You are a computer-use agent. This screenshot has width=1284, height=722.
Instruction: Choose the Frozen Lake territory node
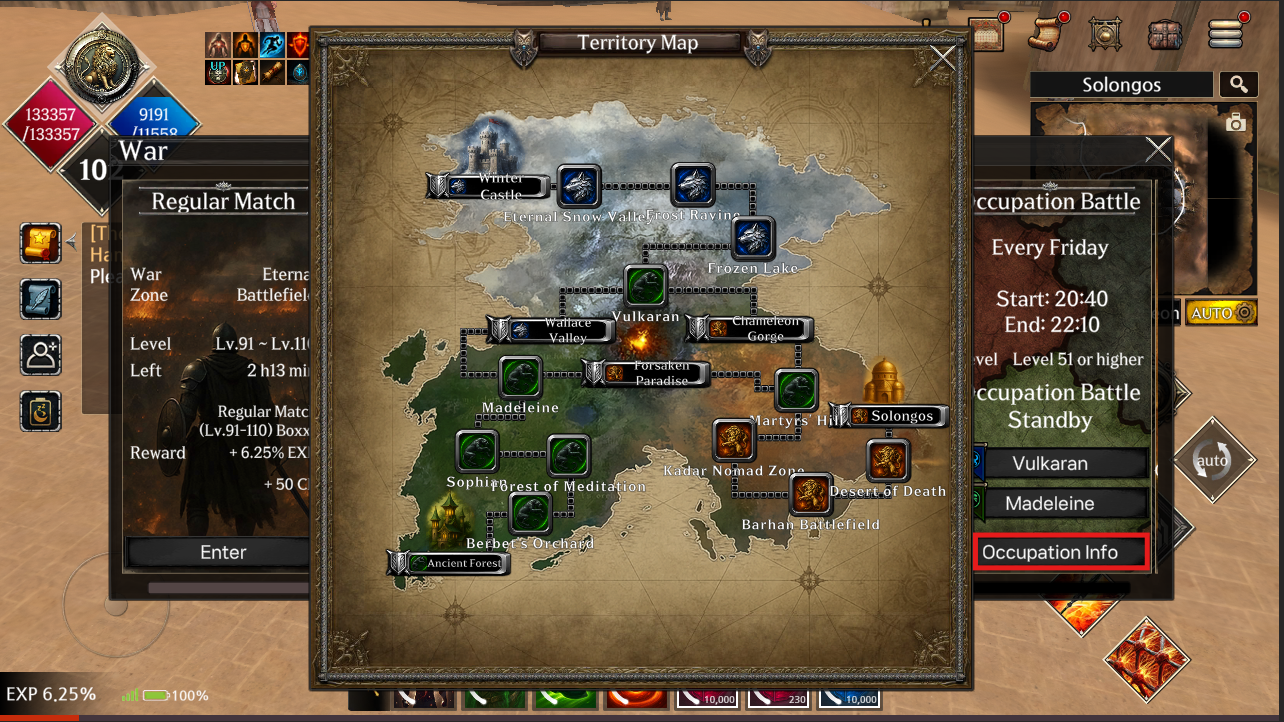pos(753,239)
